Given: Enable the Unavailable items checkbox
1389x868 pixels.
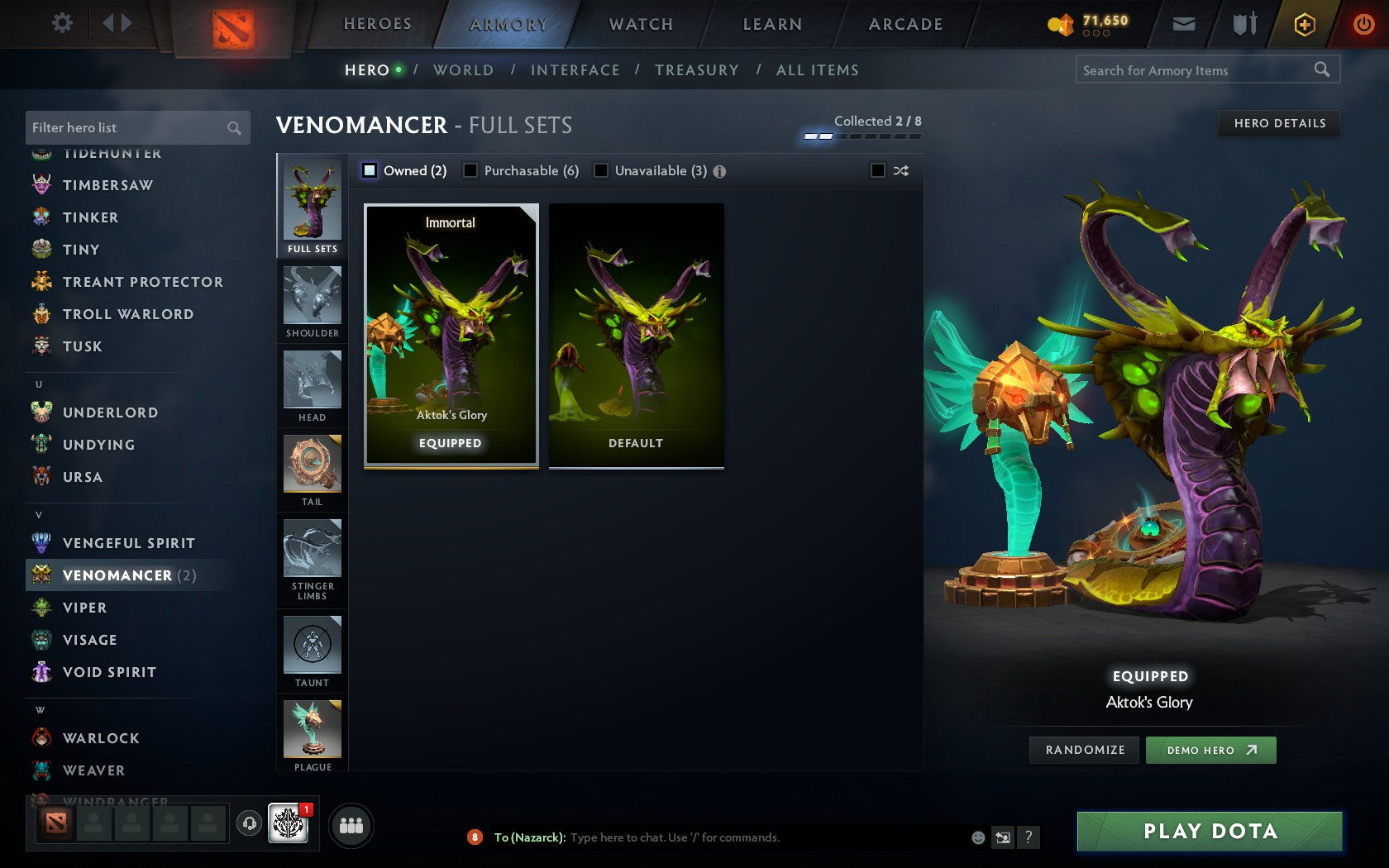Looking at the screenshot, I should click(599, 169).
